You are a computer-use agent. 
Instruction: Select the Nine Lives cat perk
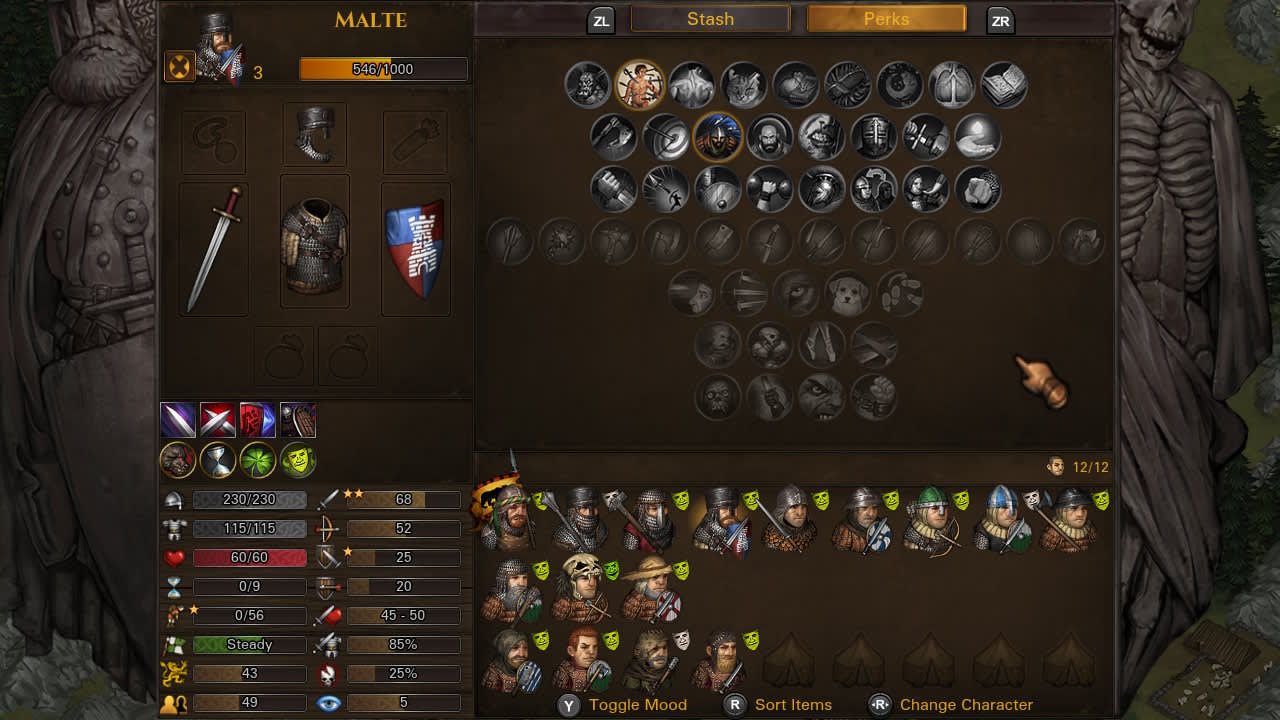coord(745,85)
